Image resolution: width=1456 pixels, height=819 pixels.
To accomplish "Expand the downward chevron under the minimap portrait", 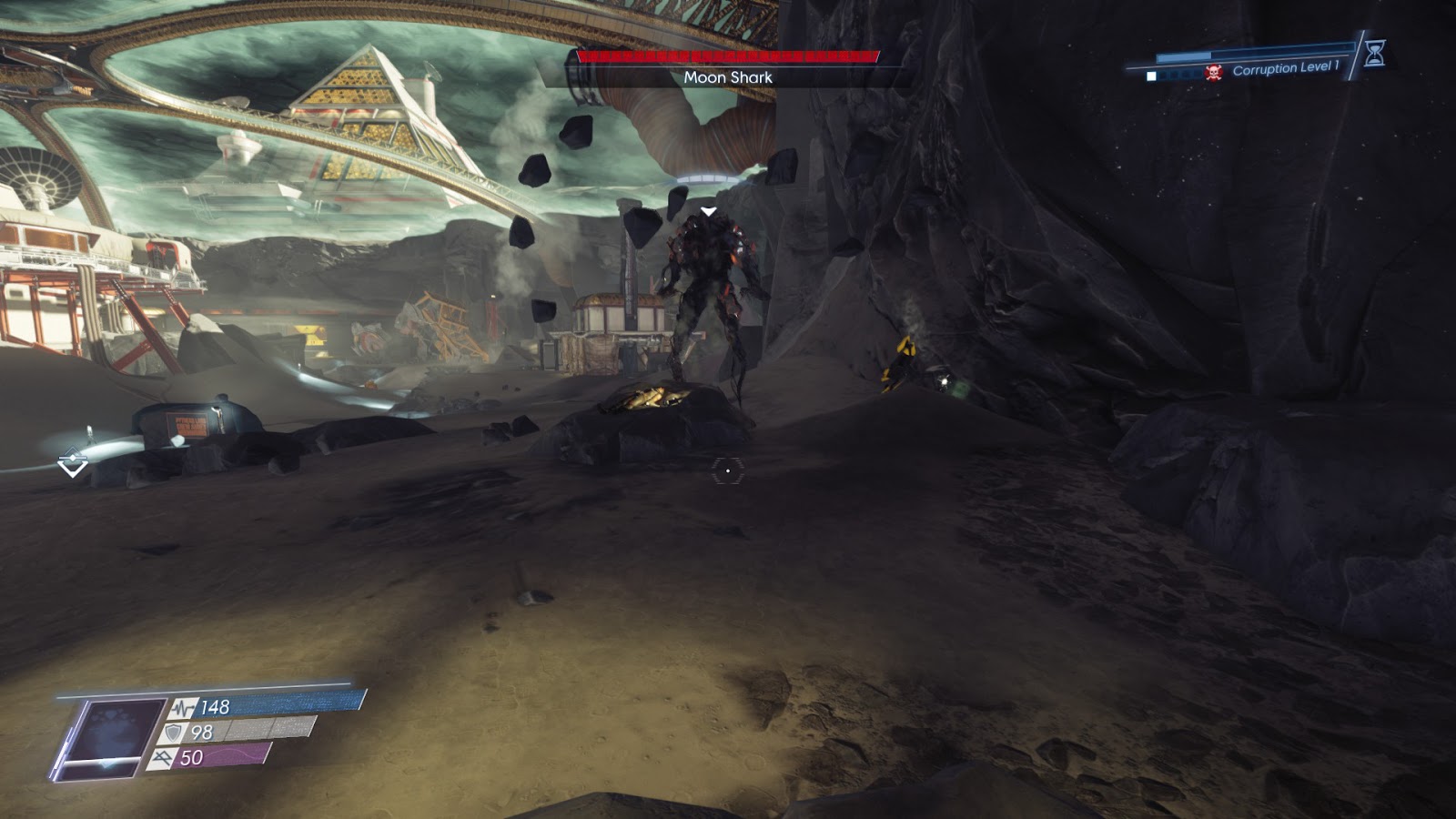I will coord(106,768).
